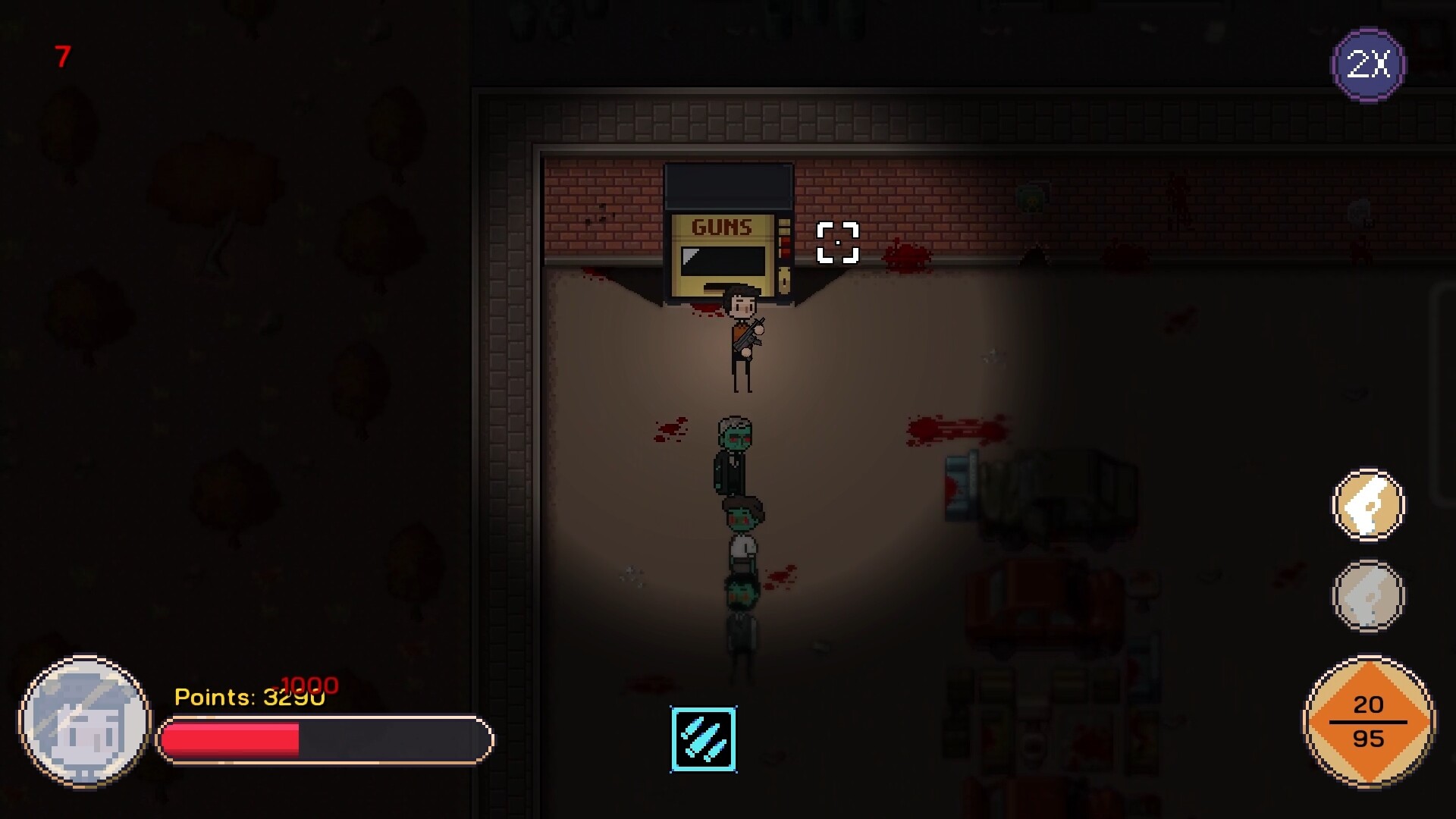The width and height of the screenshot is (1456, 819).
Task: Click the red 7 wave counter
Action: point(61,55)
